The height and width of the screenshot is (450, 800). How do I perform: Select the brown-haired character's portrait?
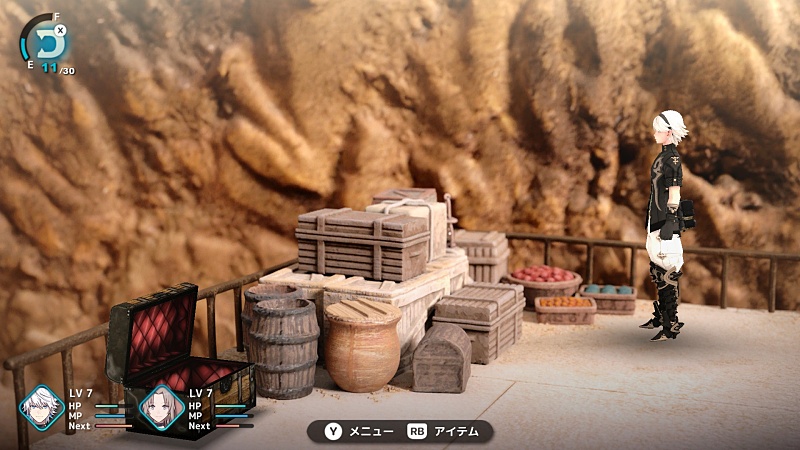[161, 407]
